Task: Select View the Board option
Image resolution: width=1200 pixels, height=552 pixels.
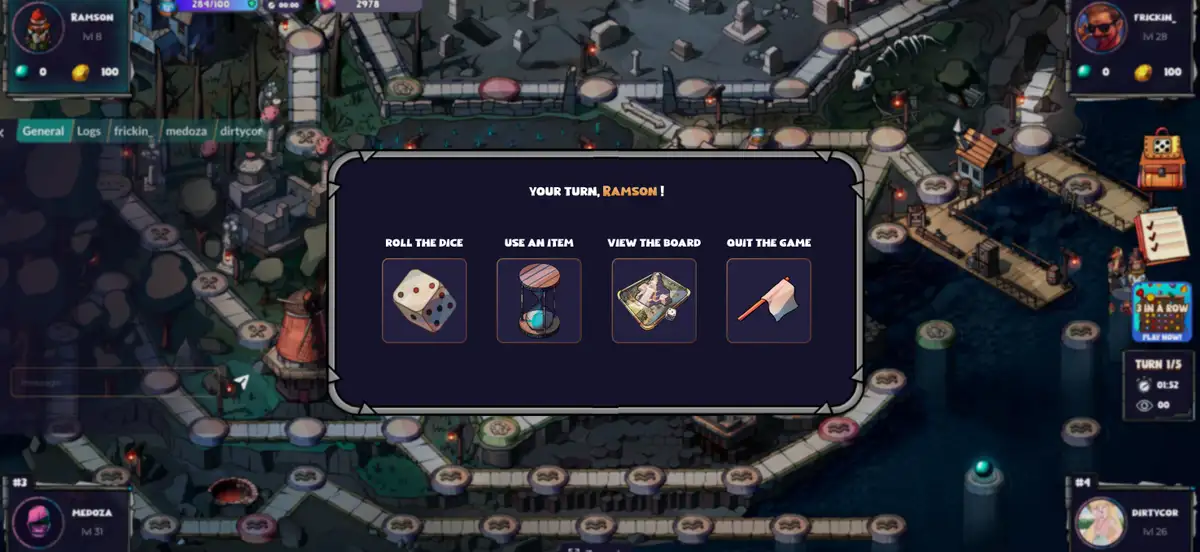Action: coord(654,301)
